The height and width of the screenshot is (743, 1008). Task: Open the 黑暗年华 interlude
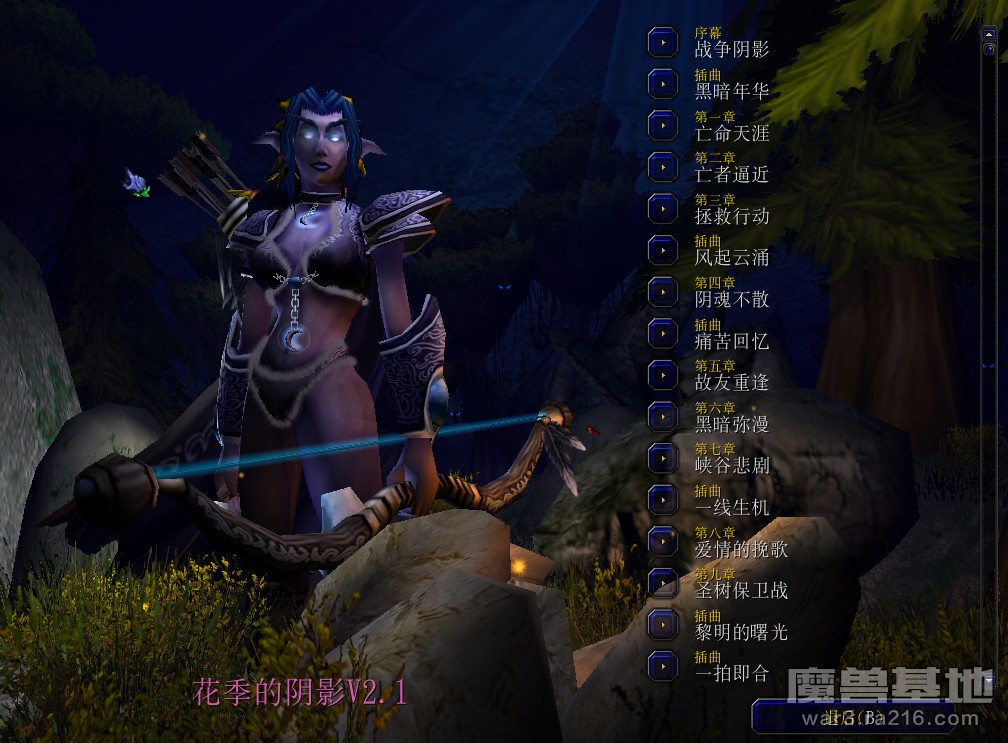(663, 83)
